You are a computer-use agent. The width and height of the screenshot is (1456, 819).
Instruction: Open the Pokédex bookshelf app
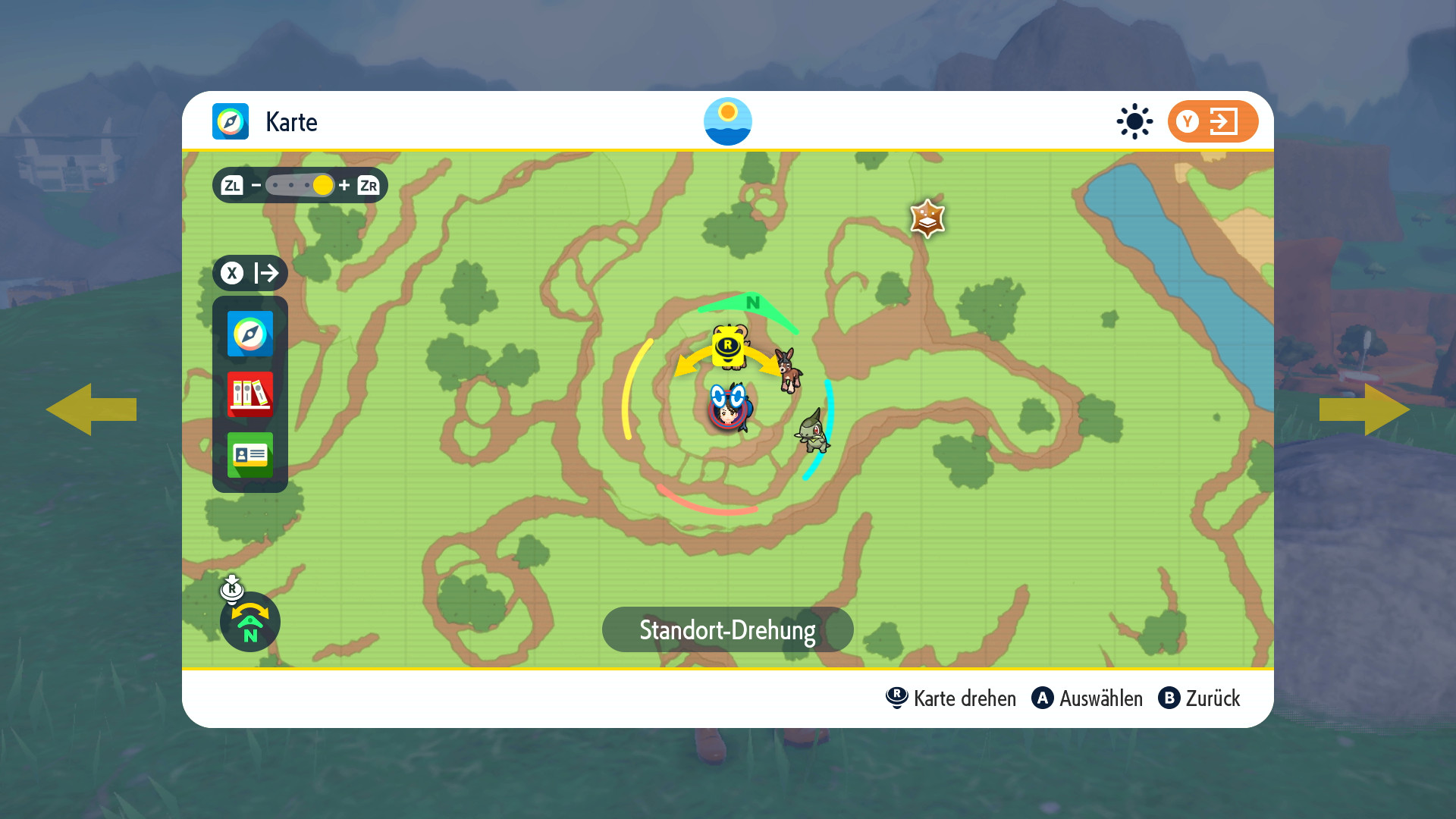(249, 394)
